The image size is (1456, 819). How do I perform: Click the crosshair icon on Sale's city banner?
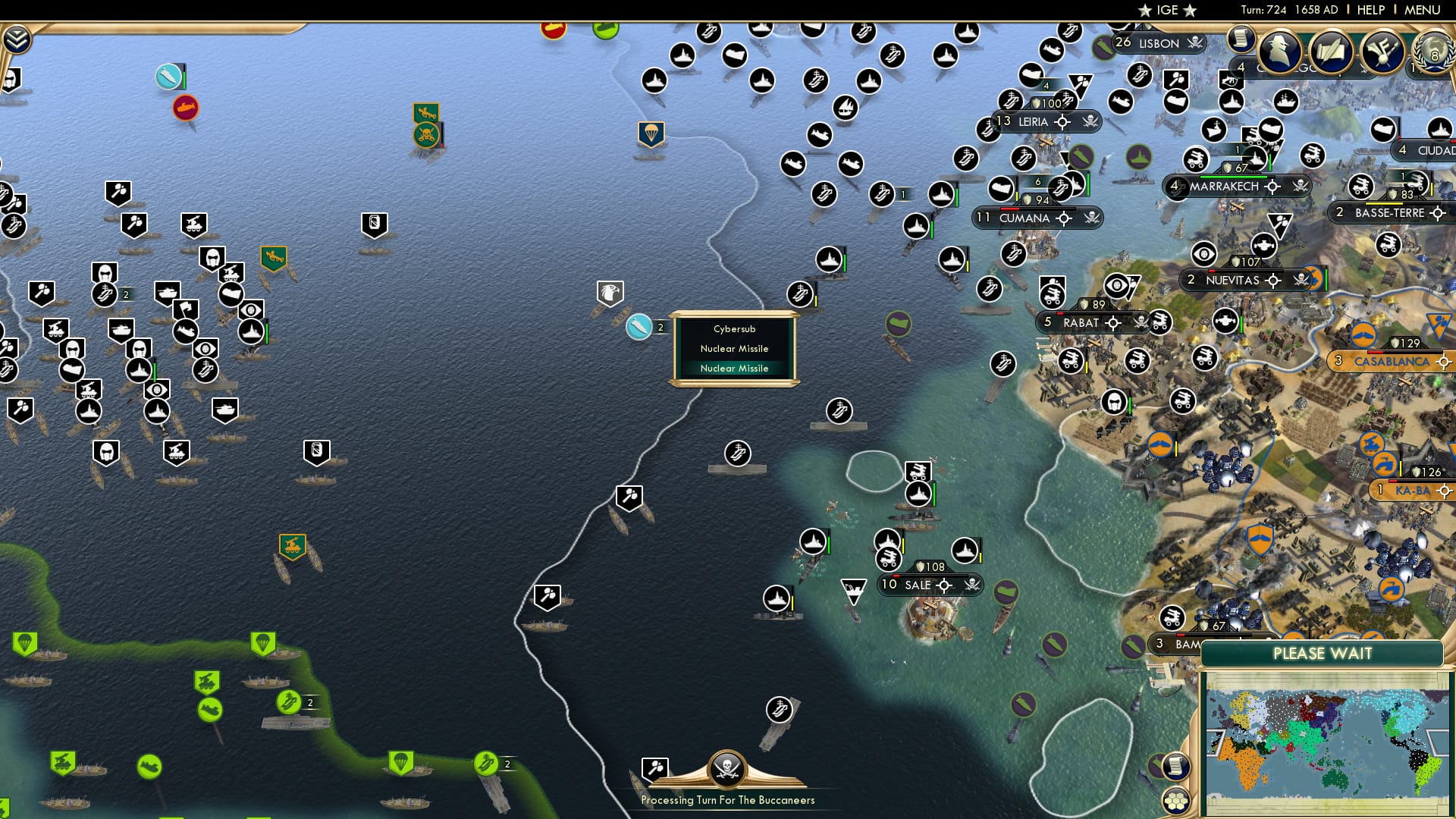[944, 587]
